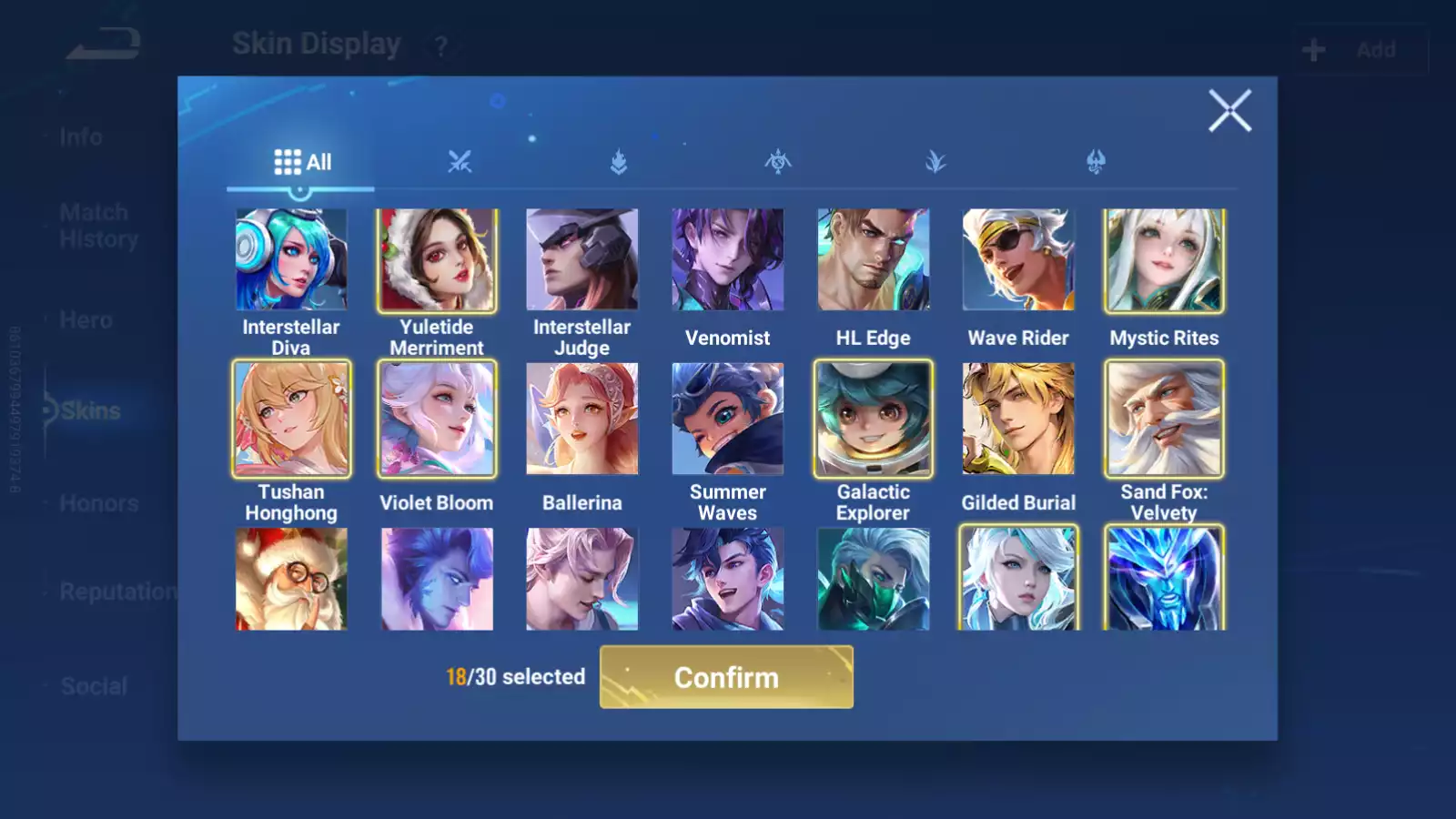Select the Interstellar Diva skin

pyautogui.click(x=291, y=260)
